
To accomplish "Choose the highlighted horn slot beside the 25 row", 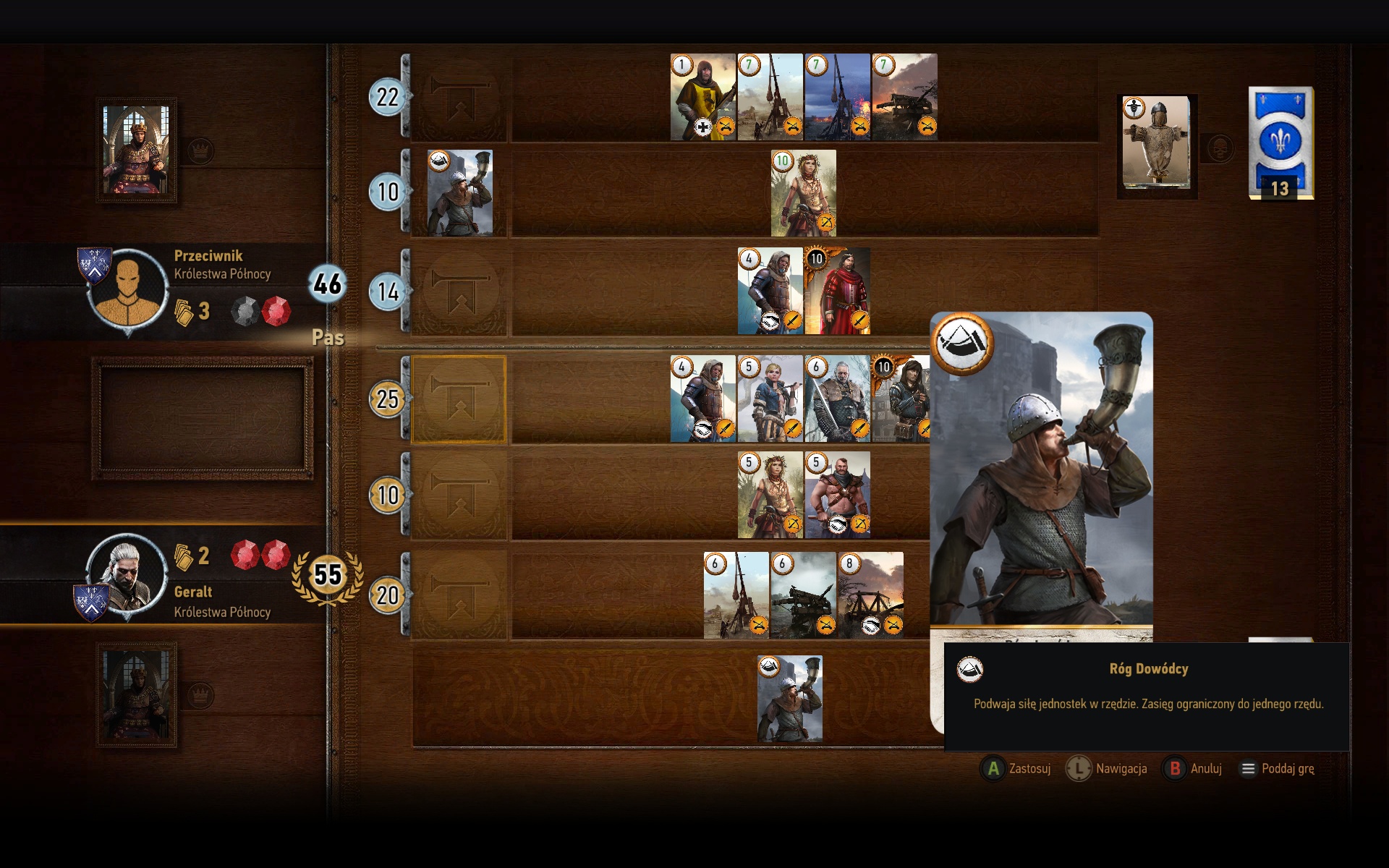I will tap(459, 399).
